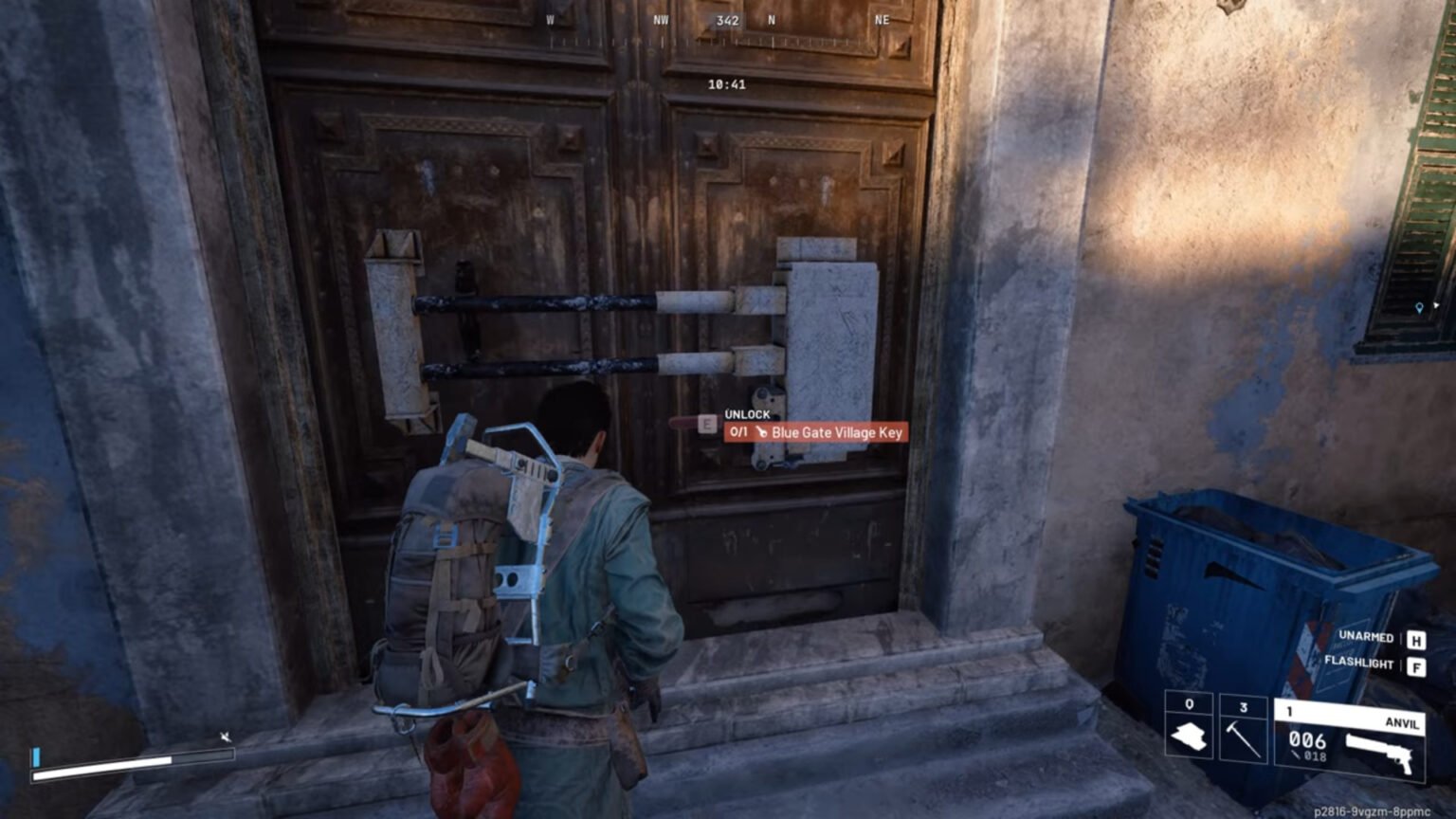Screen dimensions: 1456x819
Task: Select the Blue Gate Village Key label
Action: [x=838, y=432]
